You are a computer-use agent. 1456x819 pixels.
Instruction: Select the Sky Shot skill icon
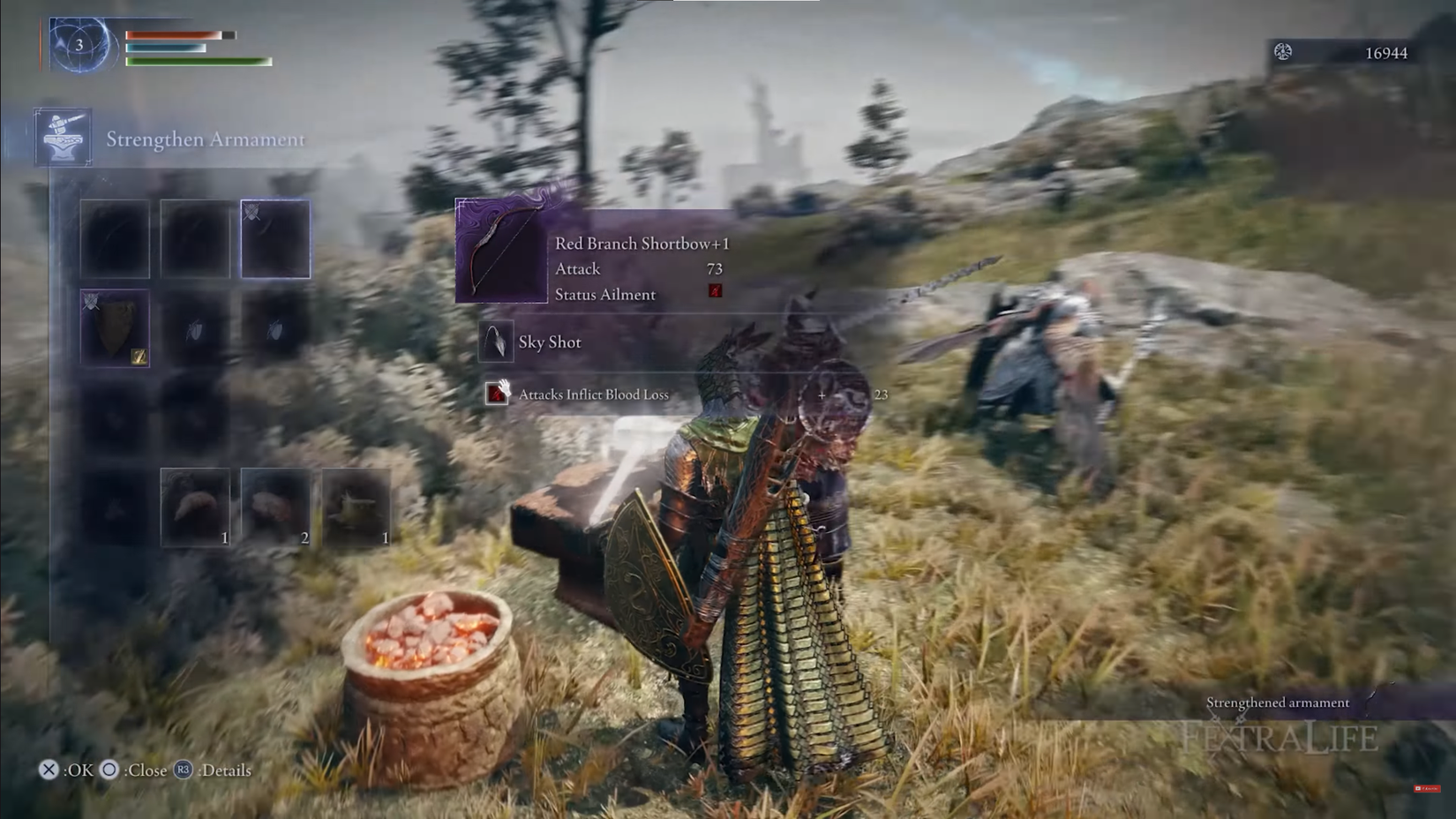coord(496,342)
